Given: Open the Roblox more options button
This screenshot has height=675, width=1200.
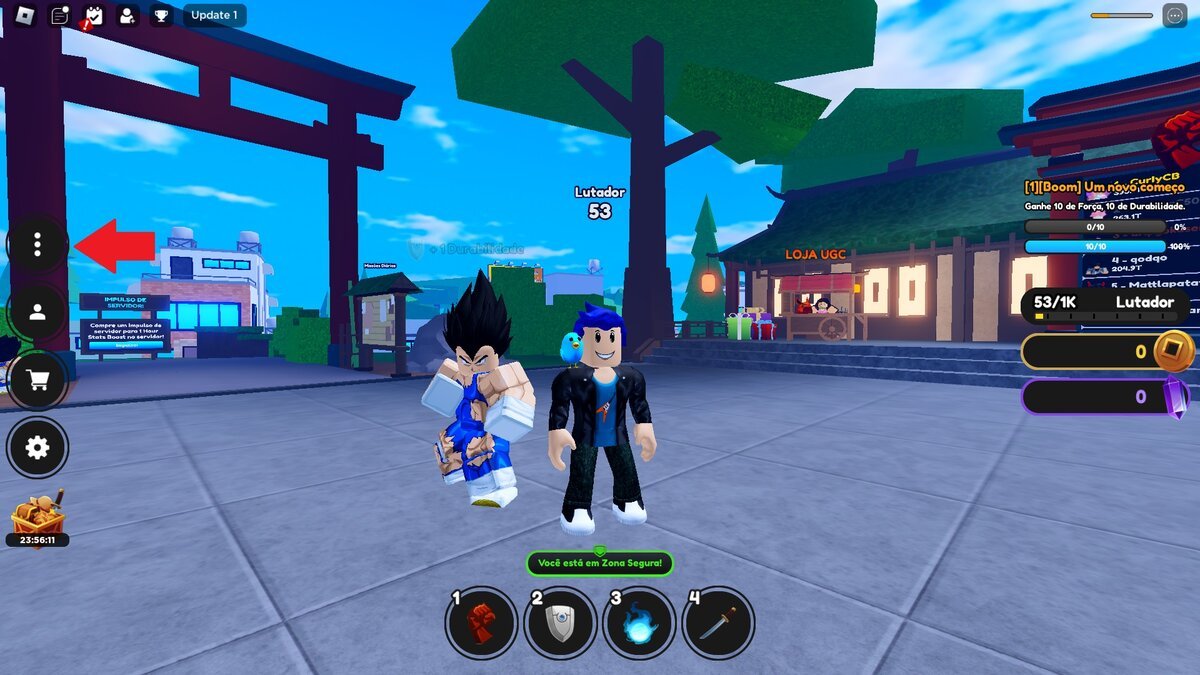Looking at the screenshot, I should 1174,15.
